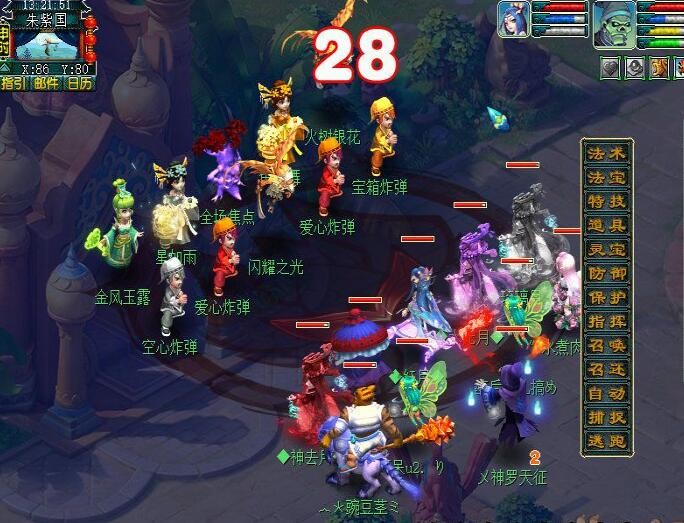
Task: Click the blue-haired pet portrait
Action: pyautogui.click(x=515, y=20)
